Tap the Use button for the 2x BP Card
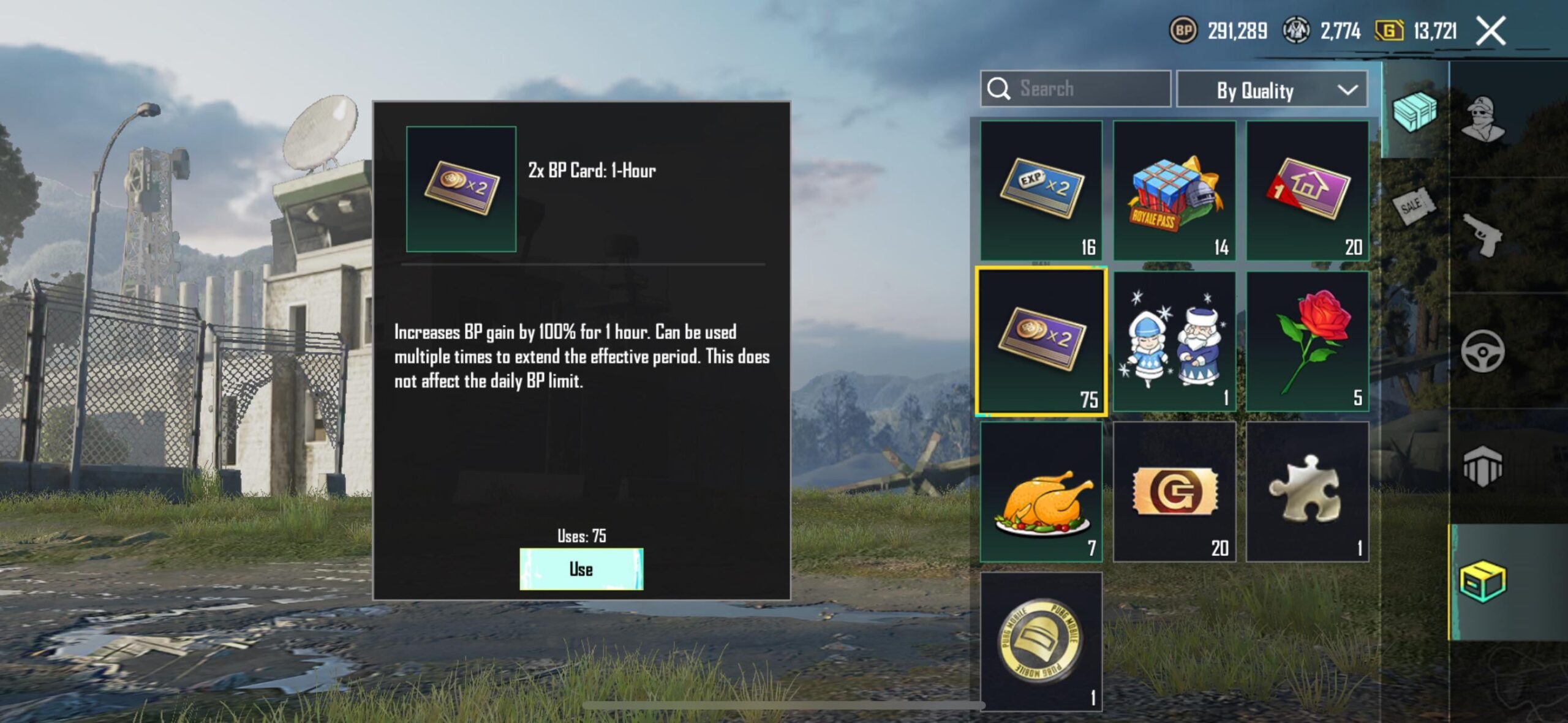 coord(581,569)
